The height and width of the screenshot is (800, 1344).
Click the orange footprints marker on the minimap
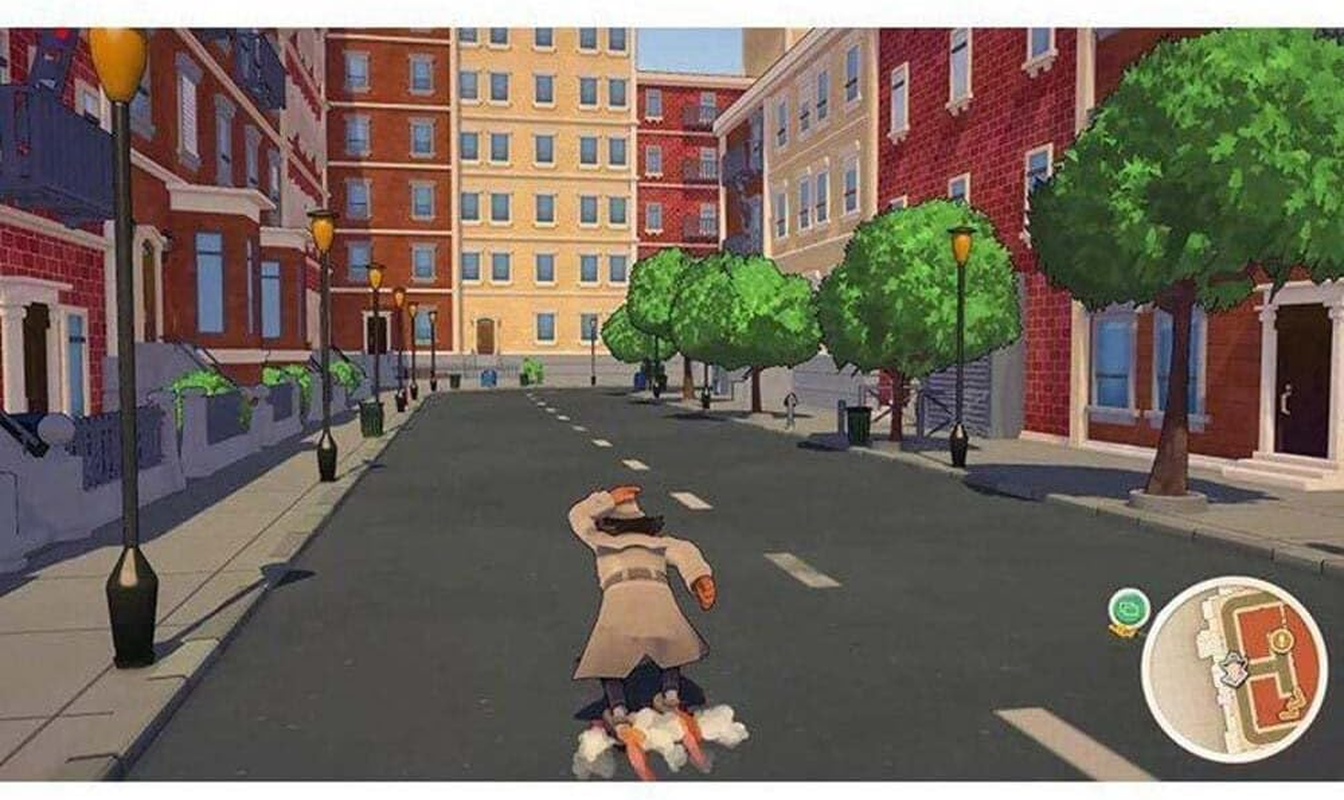[1293, 704]
